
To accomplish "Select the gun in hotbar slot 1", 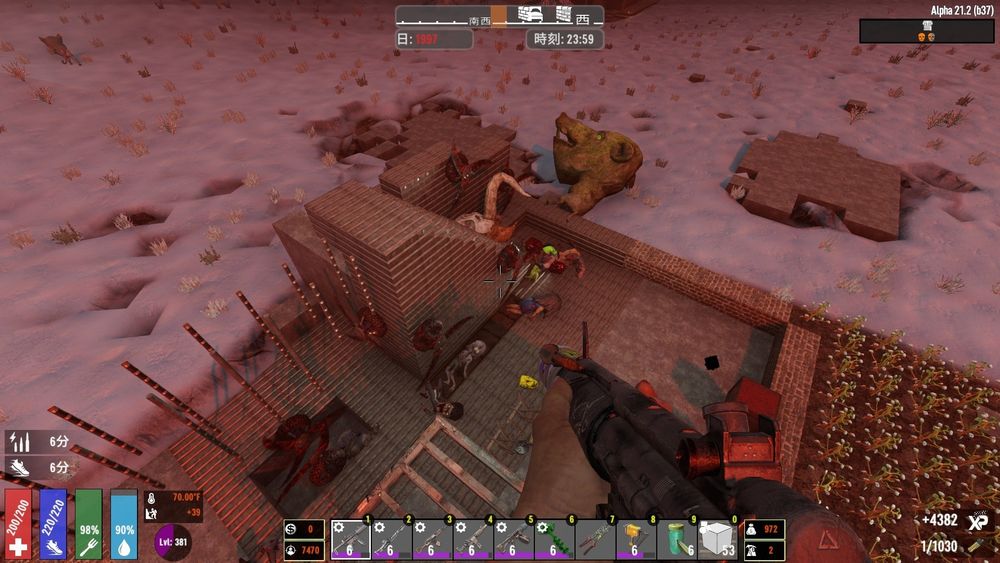I will point(351,540).
